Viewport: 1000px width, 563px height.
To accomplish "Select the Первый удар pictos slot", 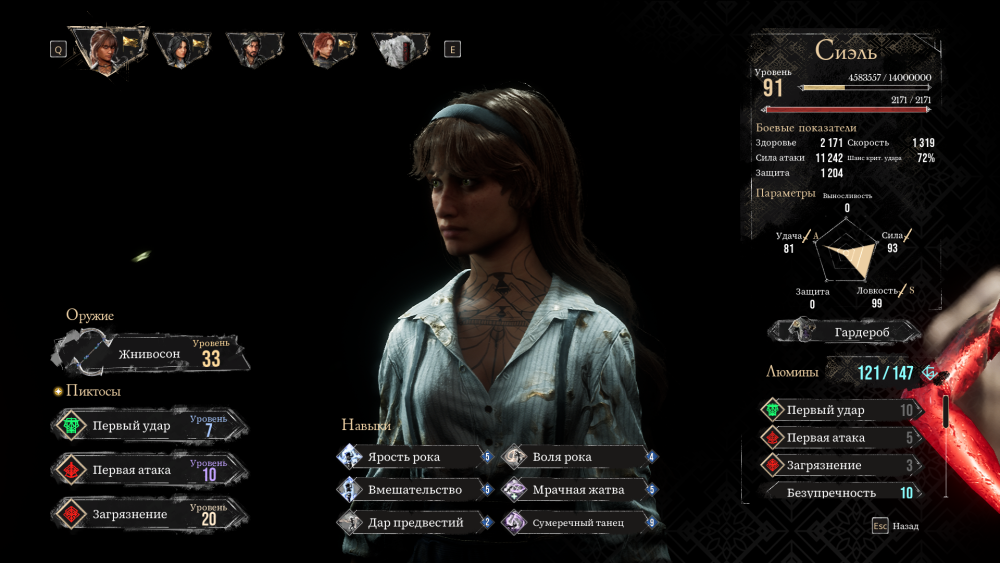I will (148, 426).
